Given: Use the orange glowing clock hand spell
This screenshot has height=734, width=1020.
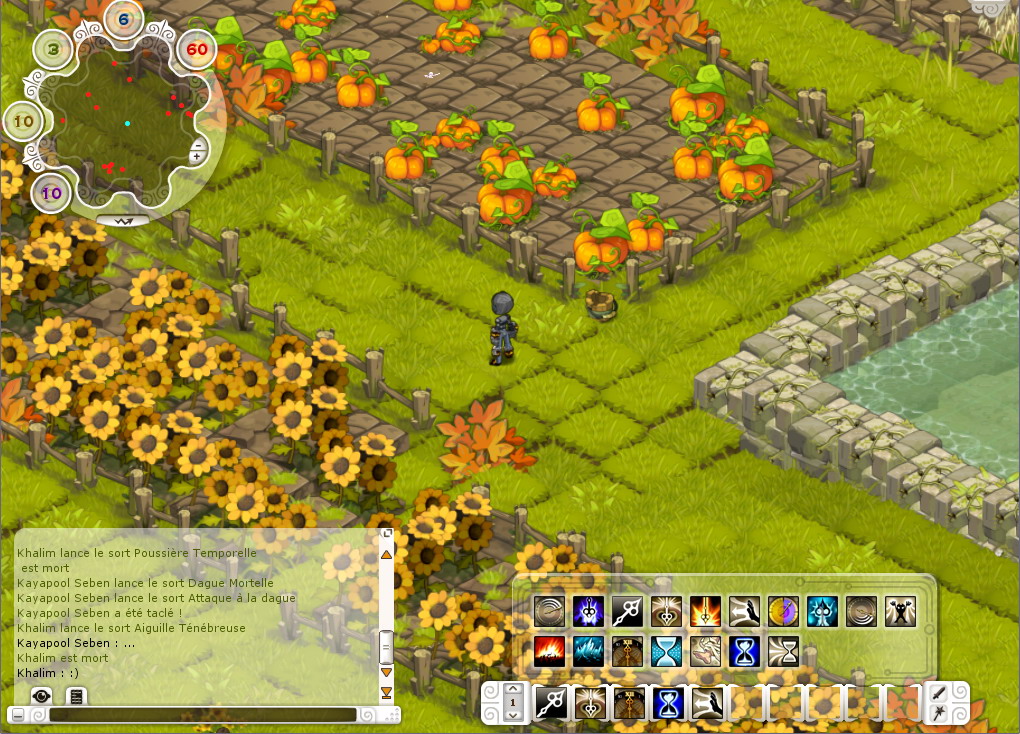Looking at the screenshot, I should pyautogui.click(x=705, y=611).
